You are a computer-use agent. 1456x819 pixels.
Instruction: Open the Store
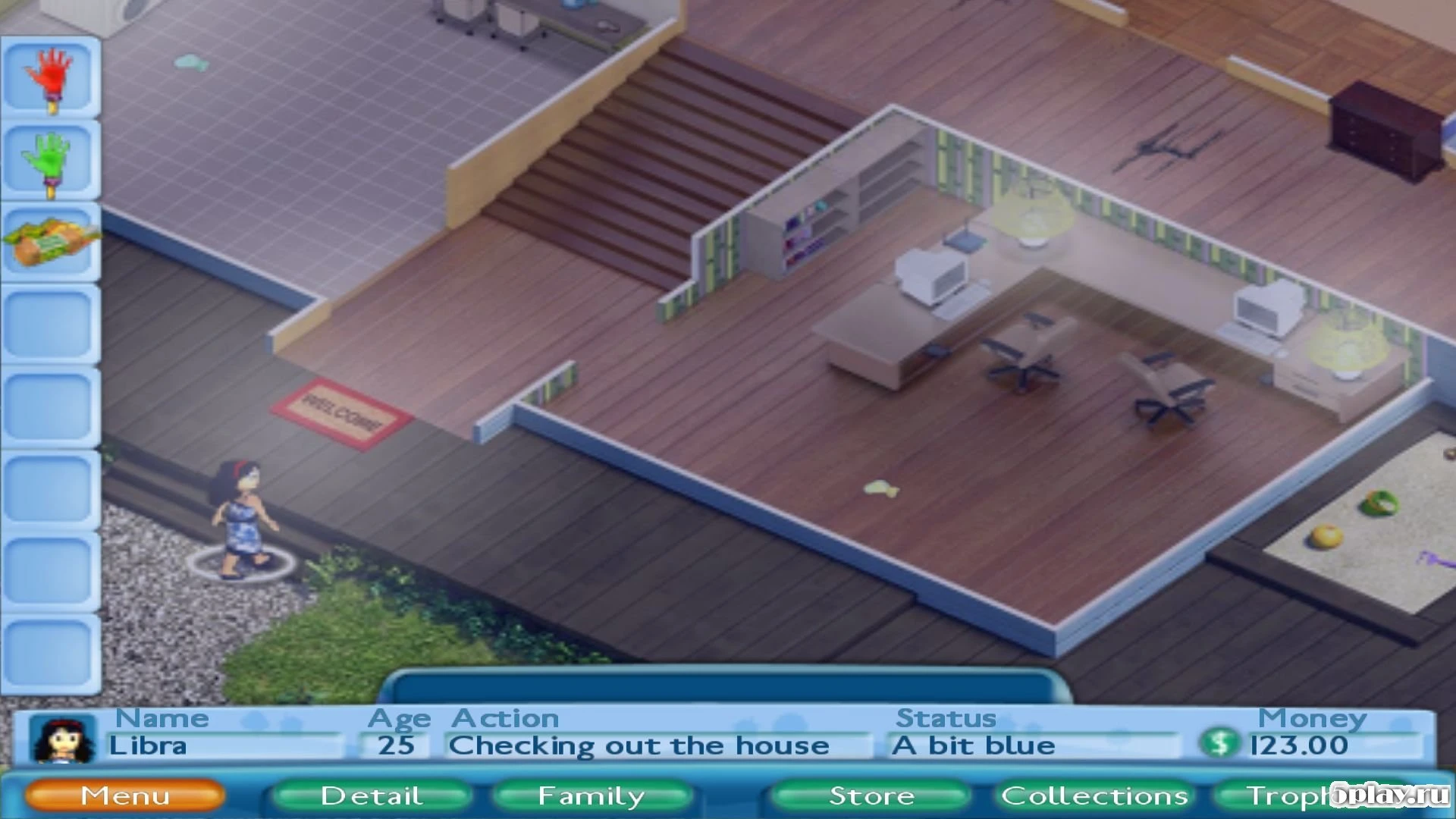click(872, 795)
